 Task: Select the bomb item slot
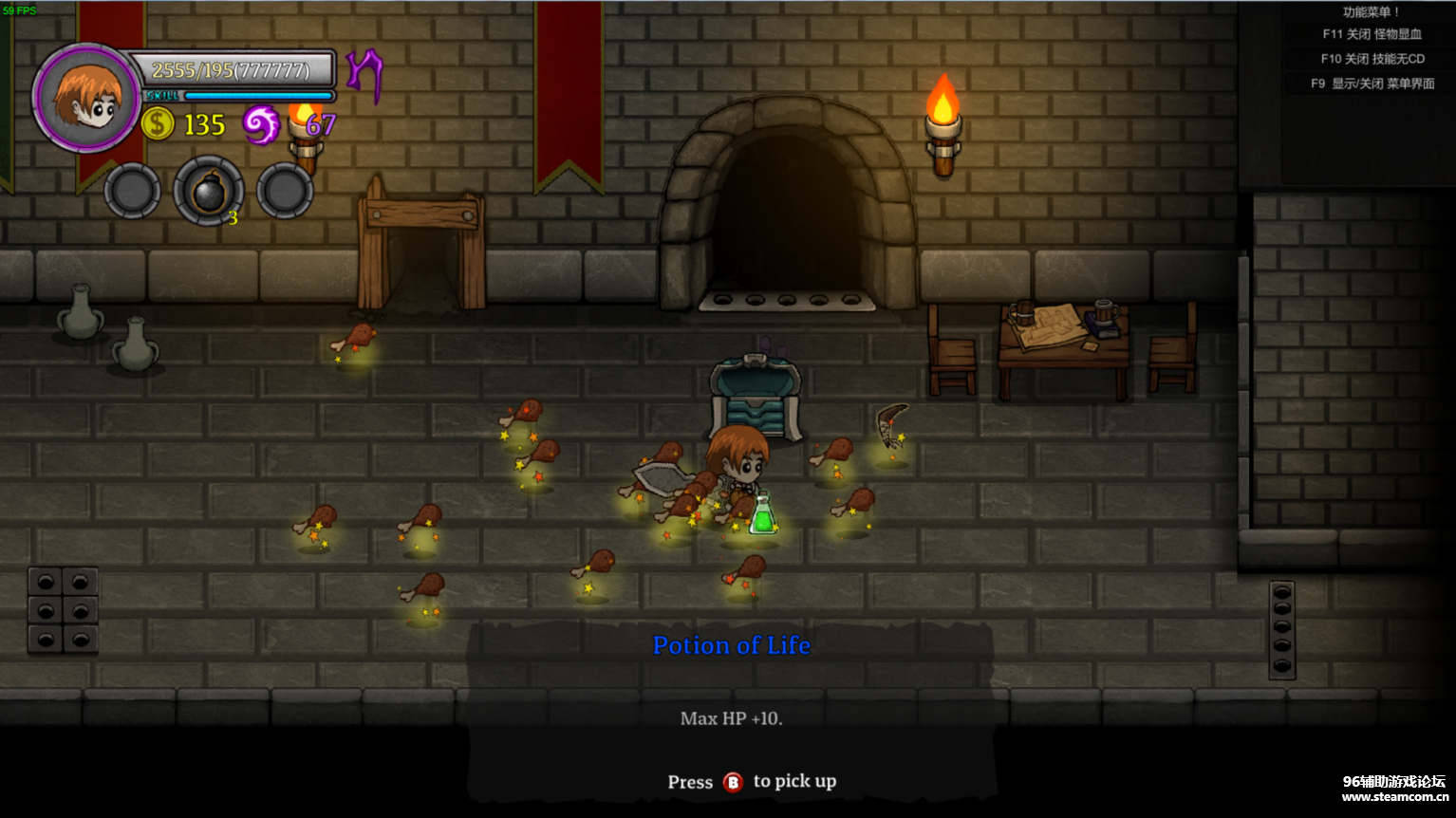(x=209, y=192)
